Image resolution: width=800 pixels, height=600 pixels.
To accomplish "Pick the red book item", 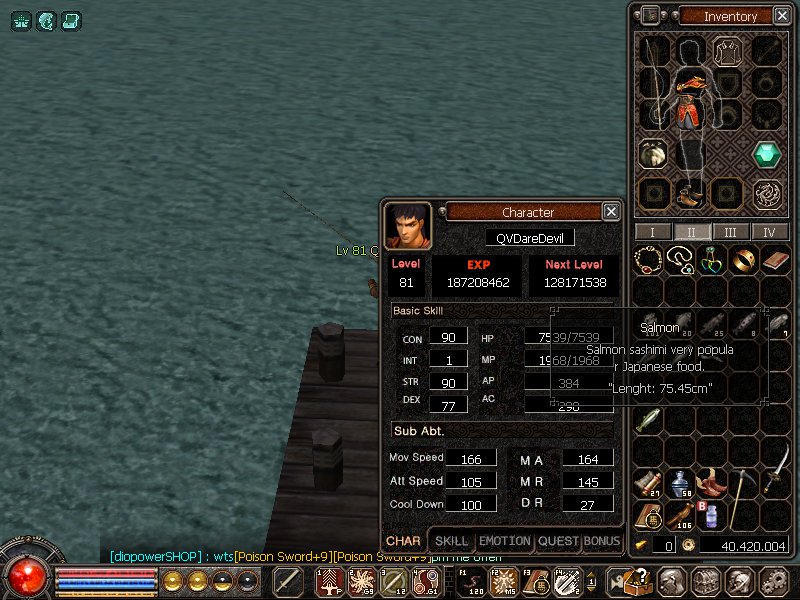I will pos(775,260).
